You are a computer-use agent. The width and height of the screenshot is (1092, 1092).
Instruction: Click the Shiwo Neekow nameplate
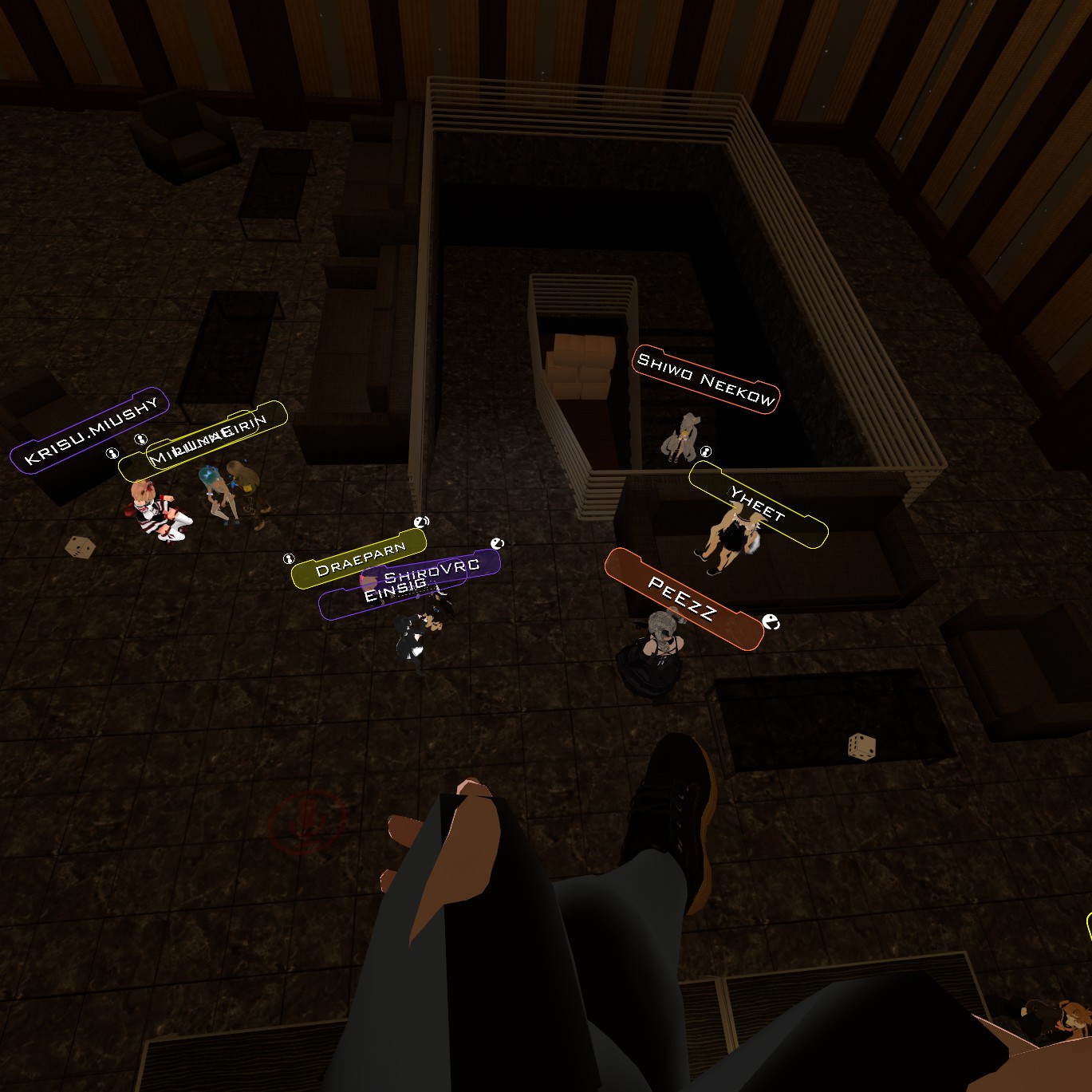(705, 379)
